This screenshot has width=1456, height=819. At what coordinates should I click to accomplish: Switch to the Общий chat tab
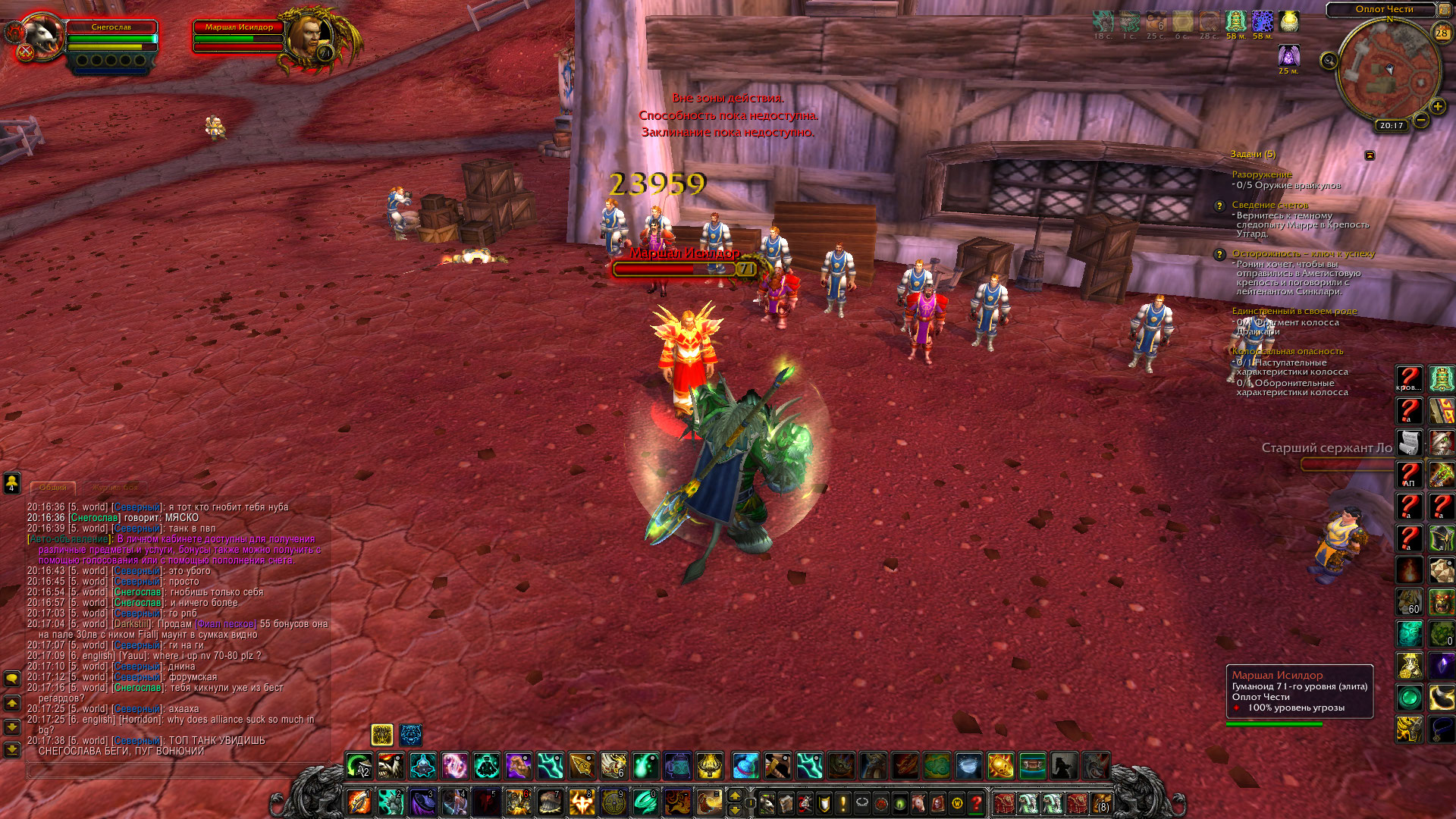click(53, 488)
